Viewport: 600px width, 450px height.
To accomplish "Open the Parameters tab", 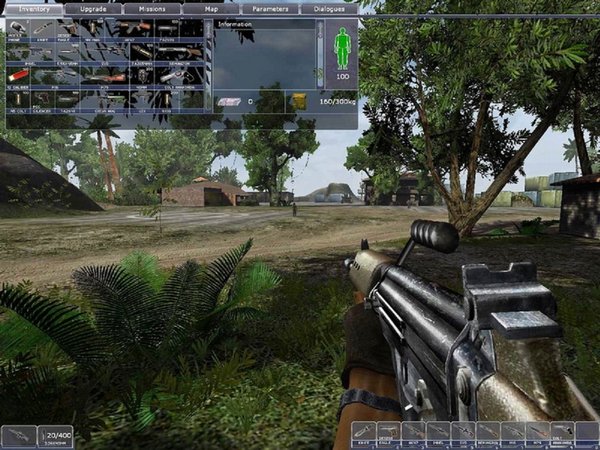I will (268, 8).
